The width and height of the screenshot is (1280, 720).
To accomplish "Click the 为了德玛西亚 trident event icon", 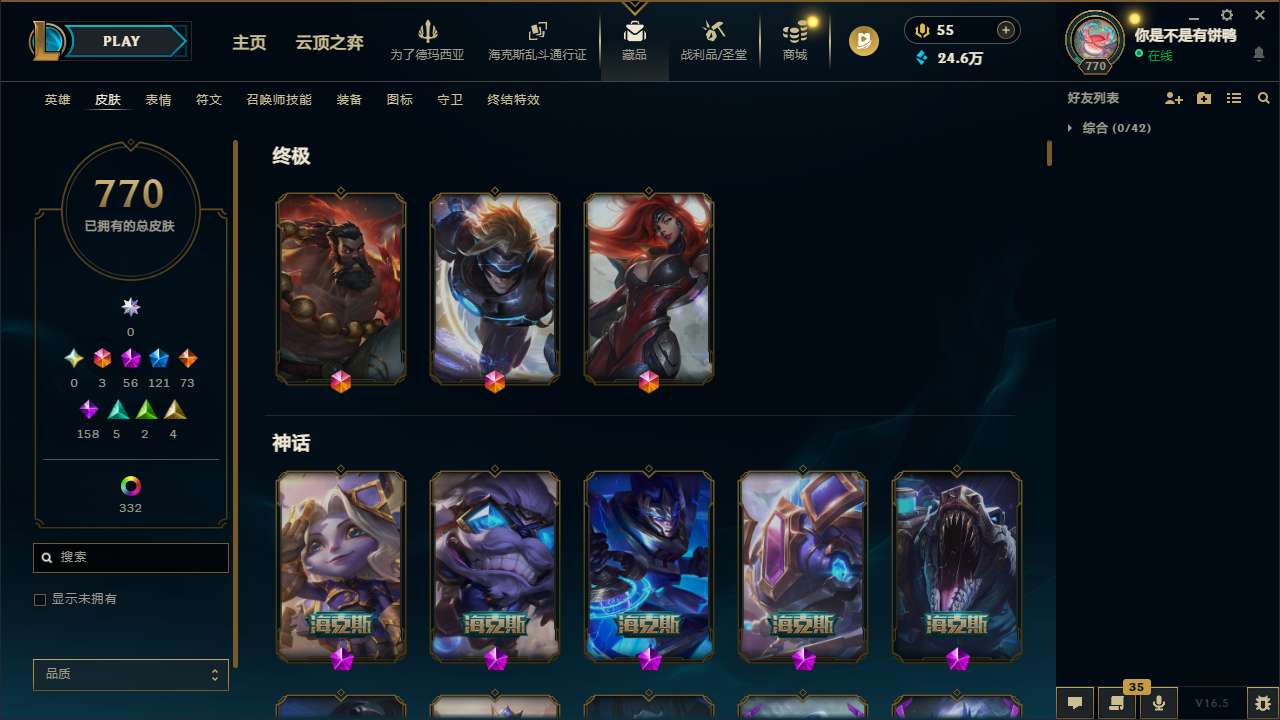I will 428,33.
